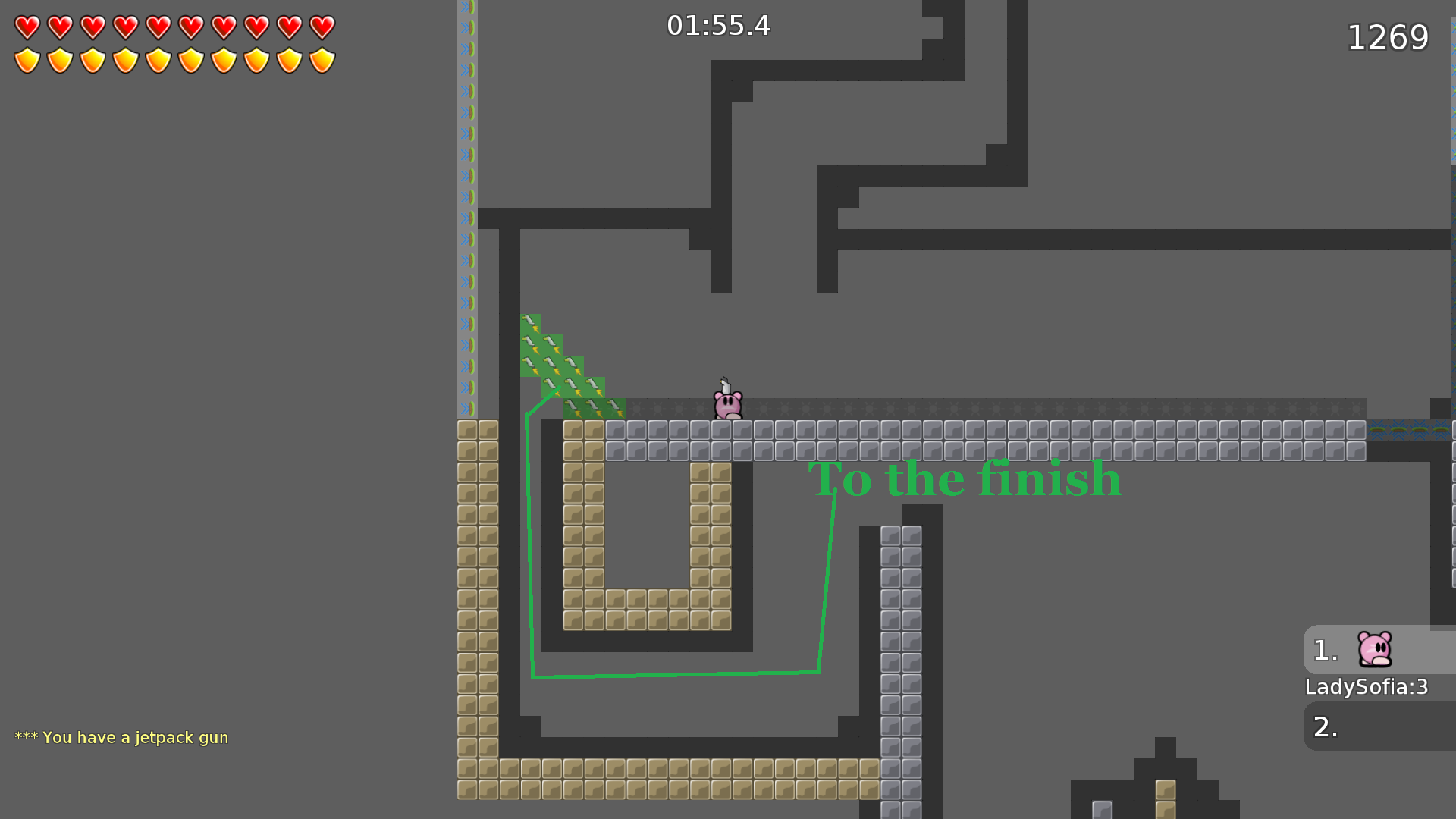The height and width of the screenshot is (819, 1456).
Task: Click the last heart in the health row
Action: pos(322,29)
